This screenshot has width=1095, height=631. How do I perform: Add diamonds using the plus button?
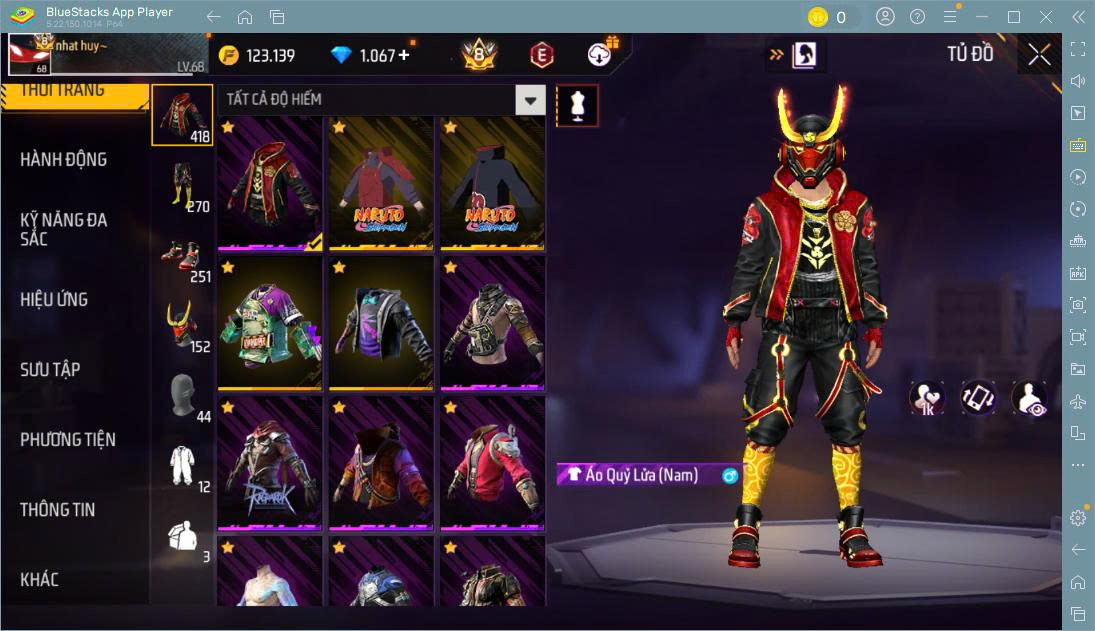404,56
